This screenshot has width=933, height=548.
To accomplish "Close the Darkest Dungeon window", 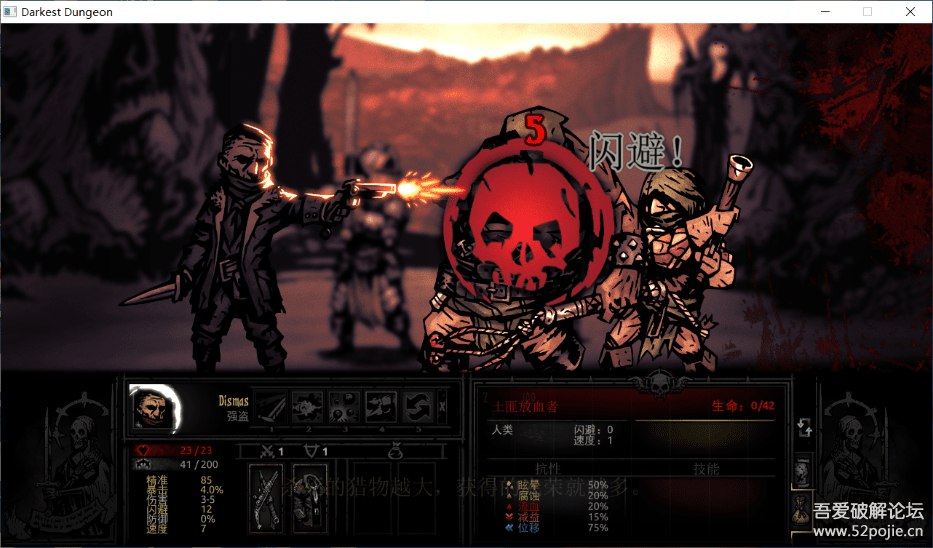I will (910, 12).
